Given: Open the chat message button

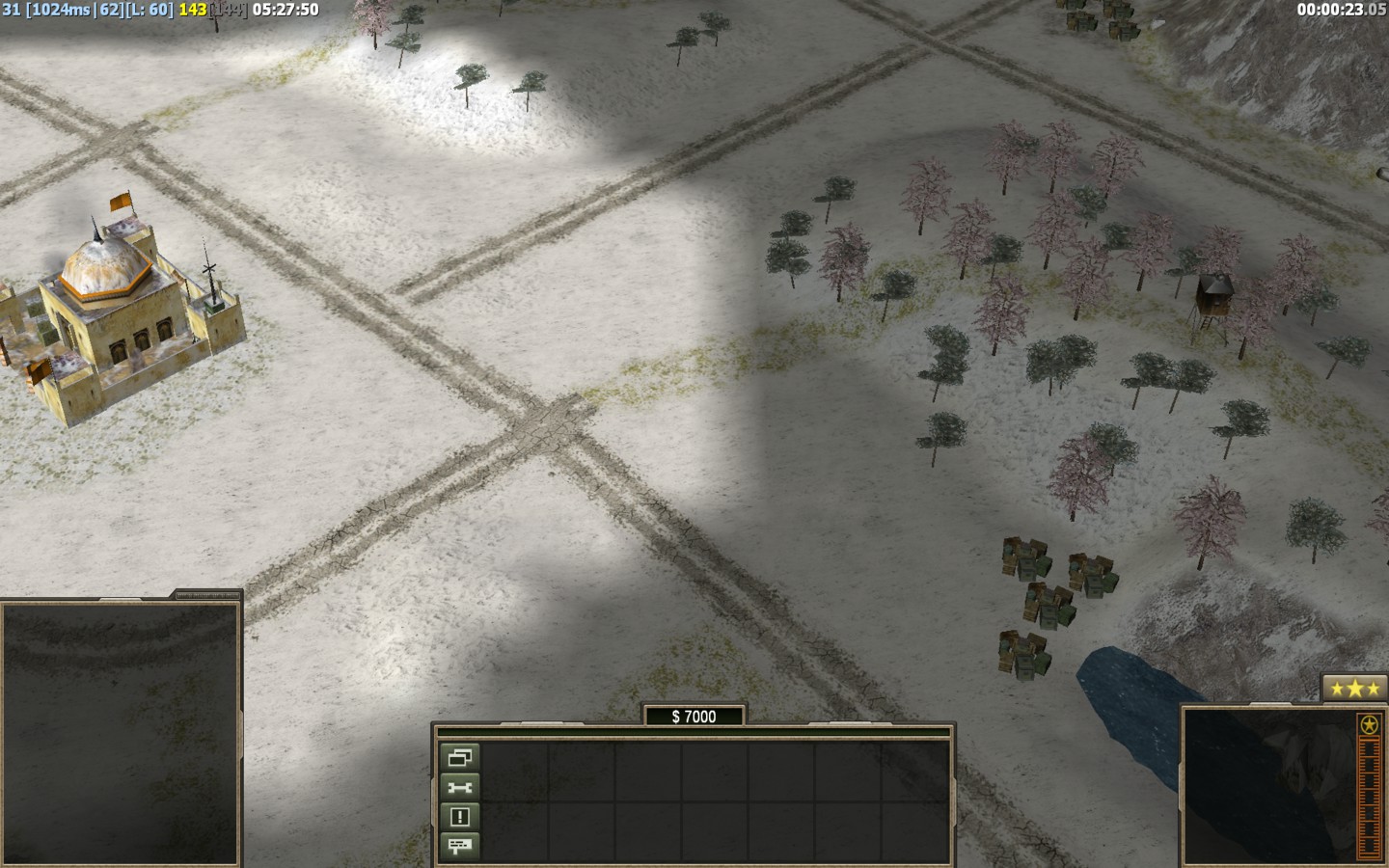Looking at the screenshot, I should click(460, 847).
